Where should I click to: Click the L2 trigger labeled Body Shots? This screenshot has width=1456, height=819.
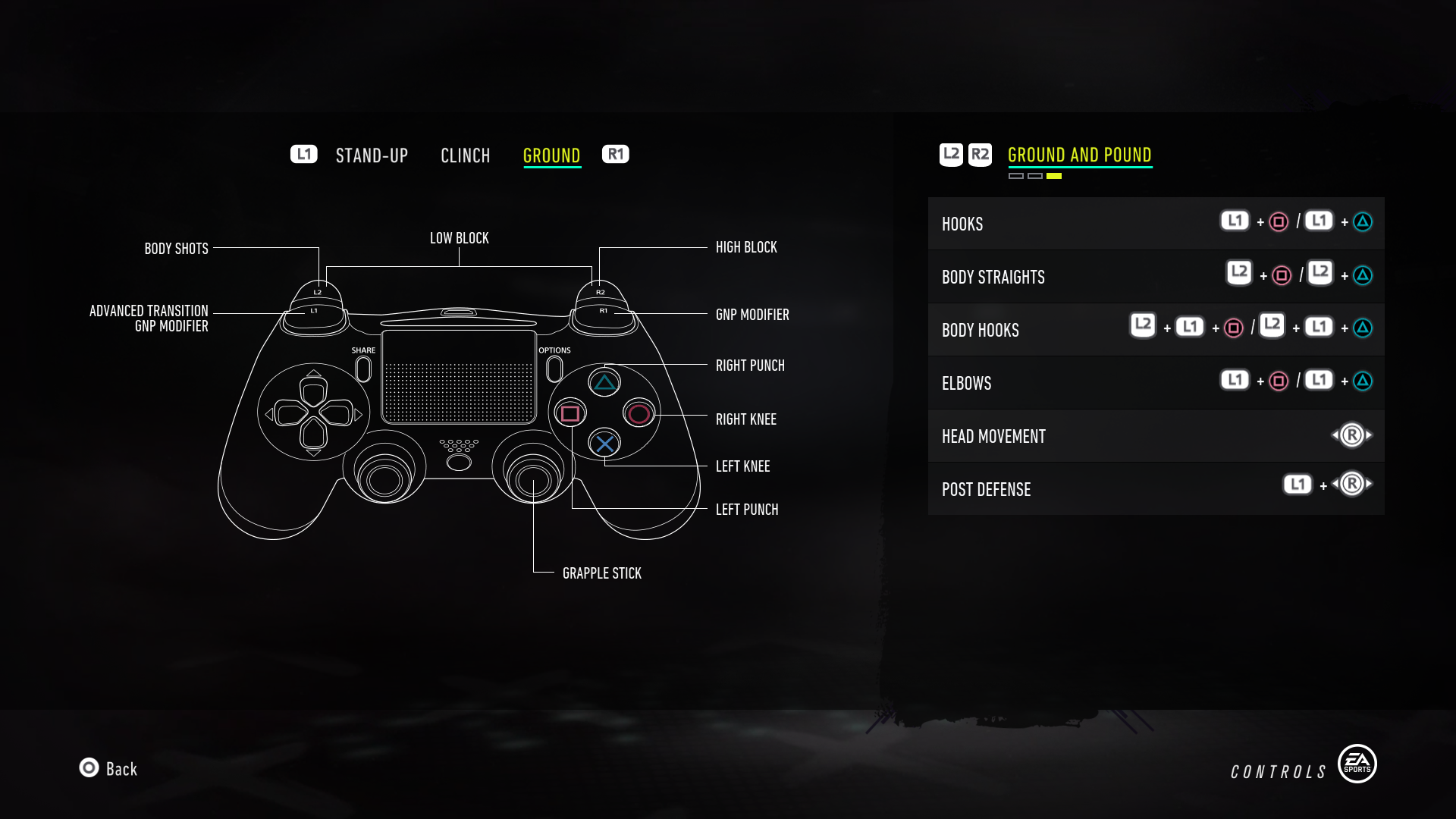click(x=318, y=292)
